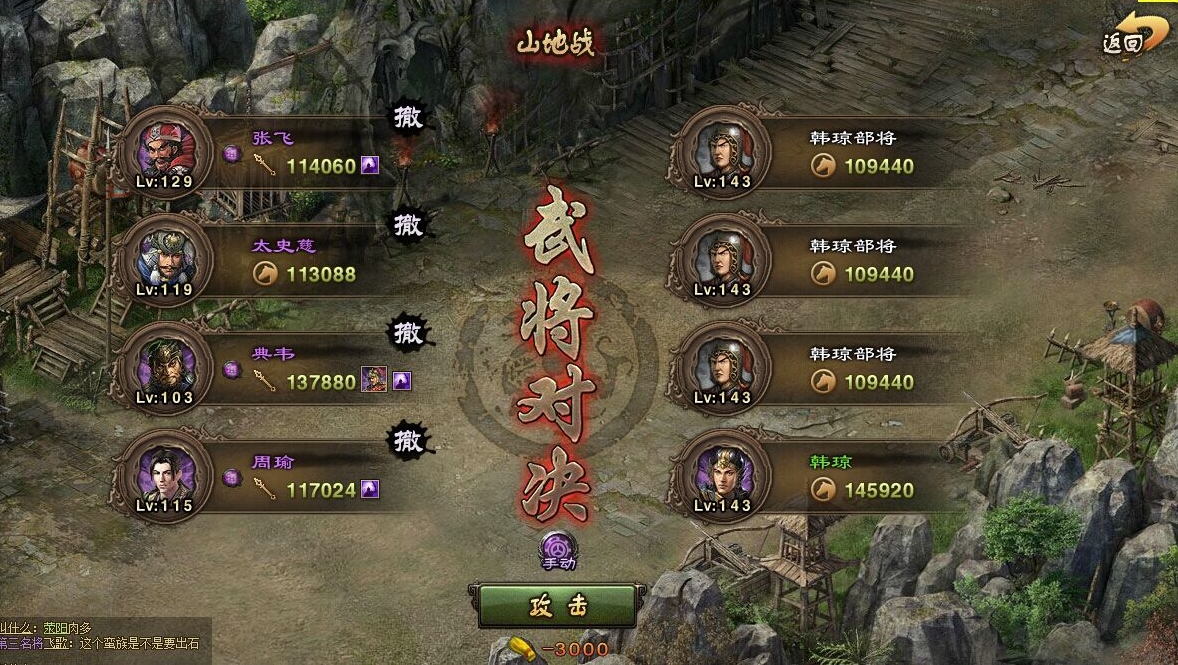Click the green 攻击 attack button

click(x=557, y=606)
